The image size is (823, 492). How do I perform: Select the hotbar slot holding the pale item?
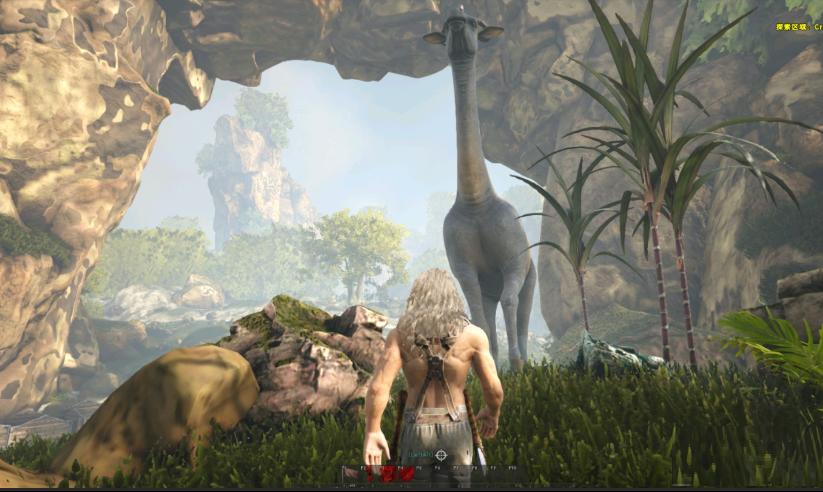tap(351, 474)
